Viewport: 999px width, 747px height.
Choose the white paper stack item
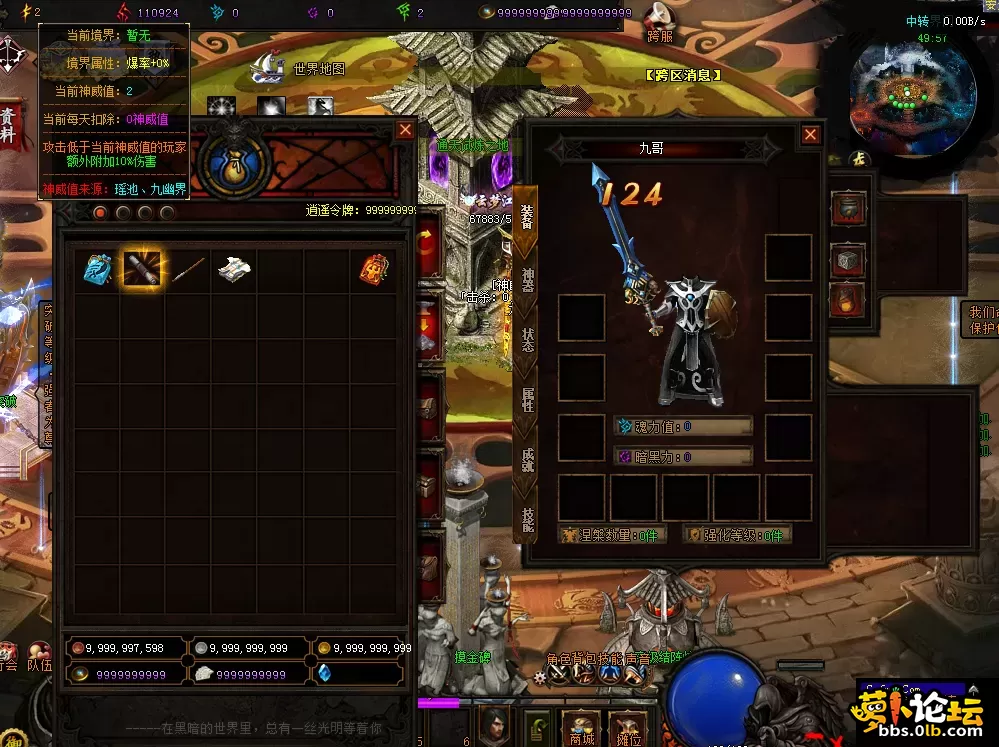(234, 268)
